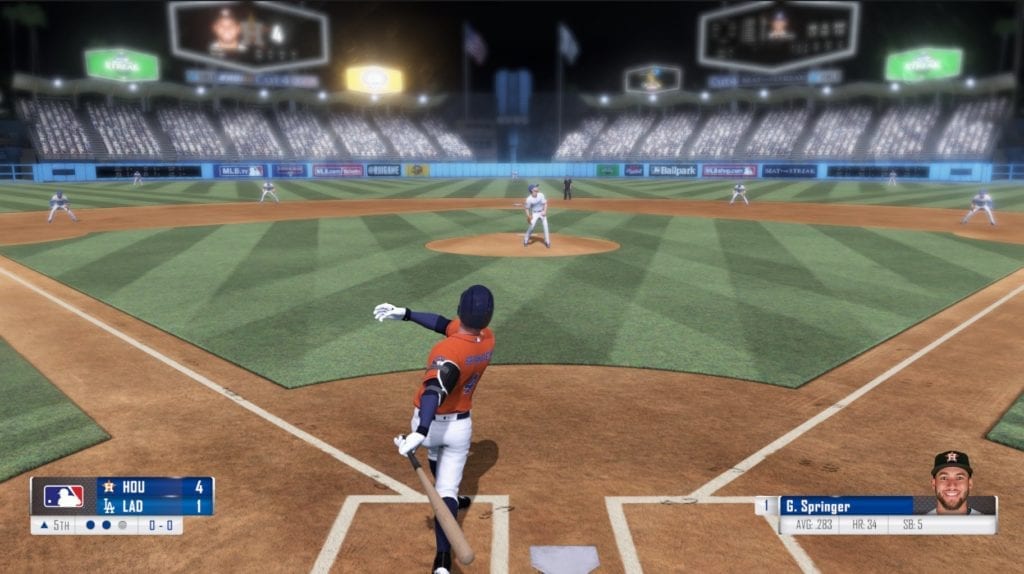1024x574 pixels.
Task: Click the MLB logo on the scoreboard
Action: pyautogui.click(x=64, y=496)
